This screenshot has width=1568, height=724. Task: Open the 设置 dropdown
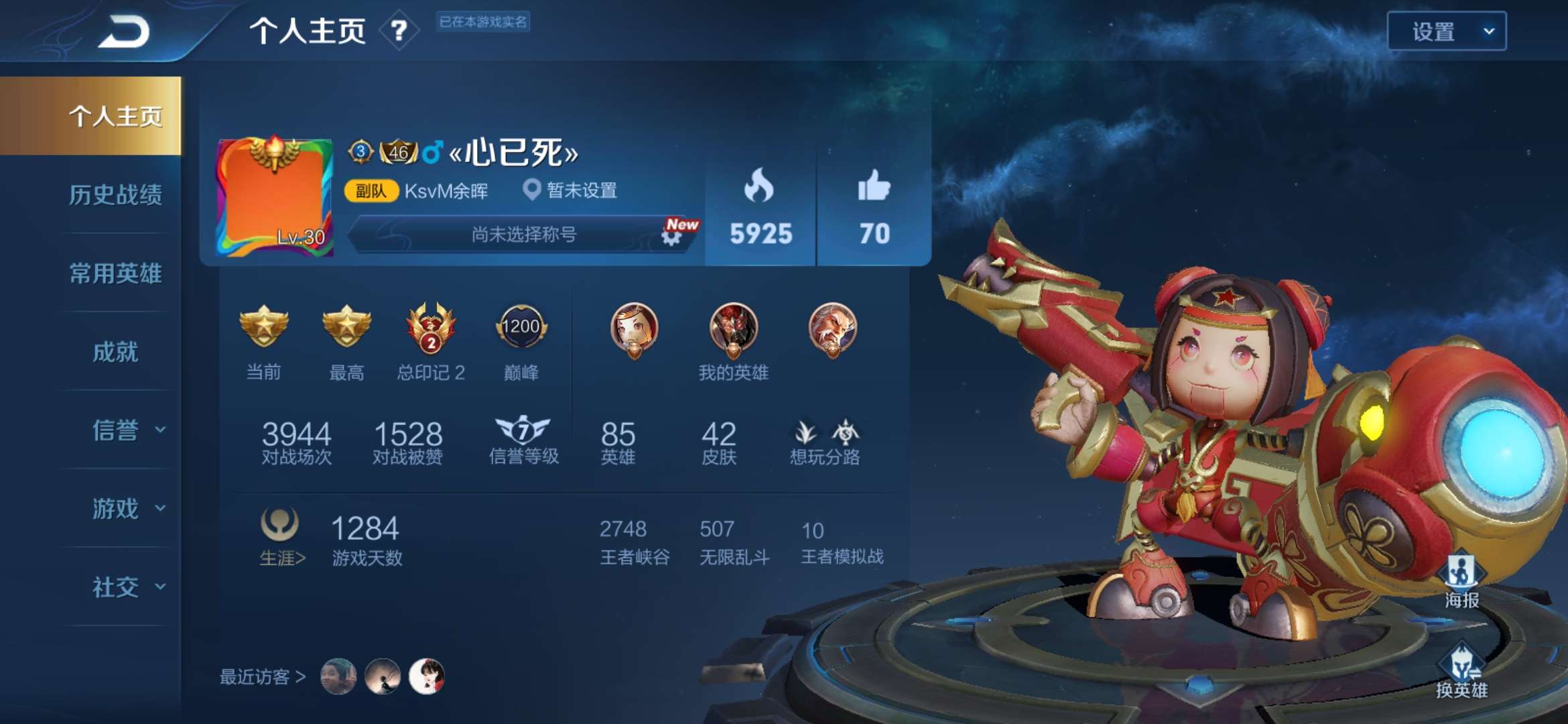(1446, 32)
